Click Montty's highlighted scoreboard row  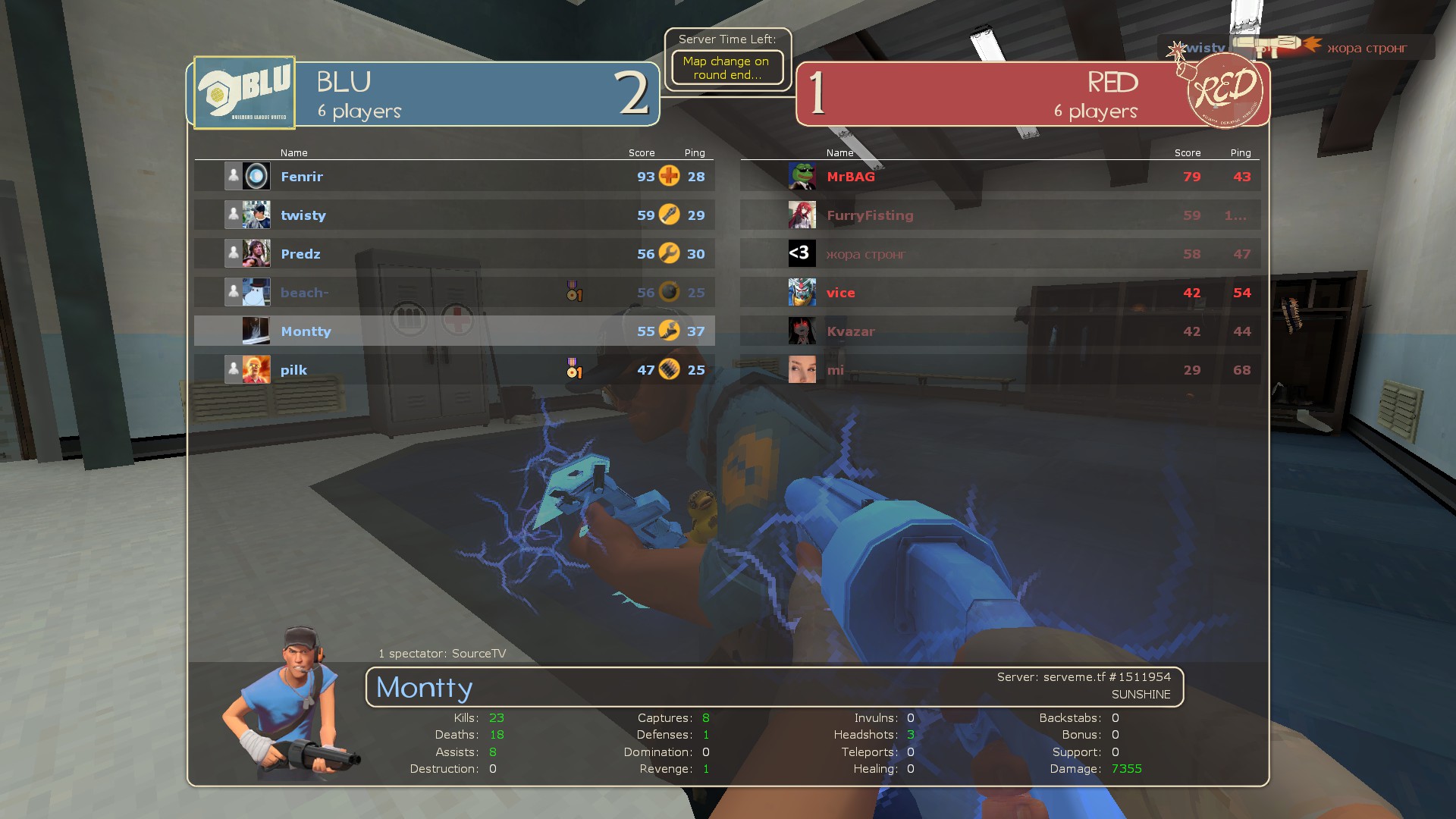point(453,331)
